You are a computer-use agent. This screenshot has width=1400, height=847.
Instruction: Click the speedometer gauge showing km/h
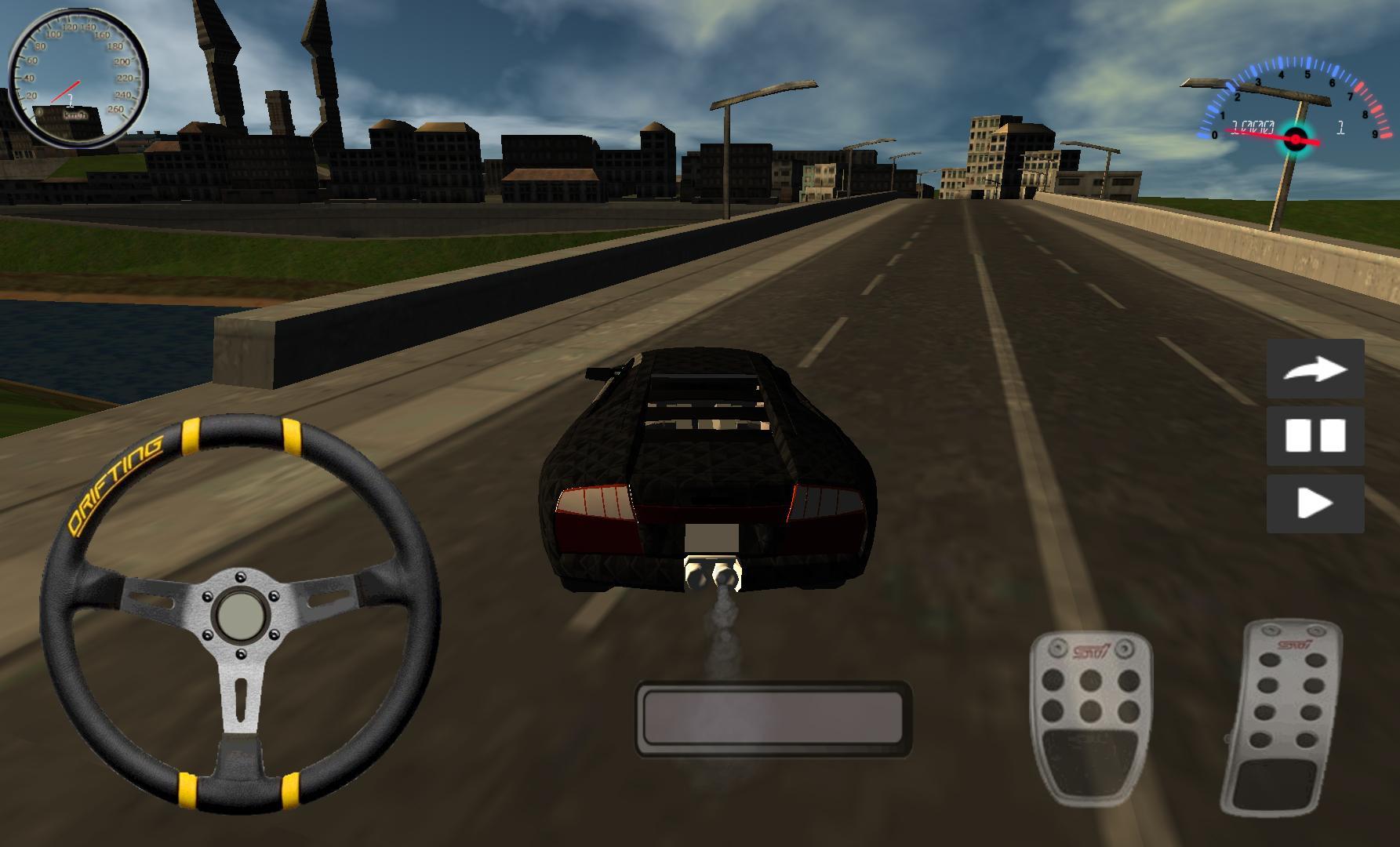[75, 75]
